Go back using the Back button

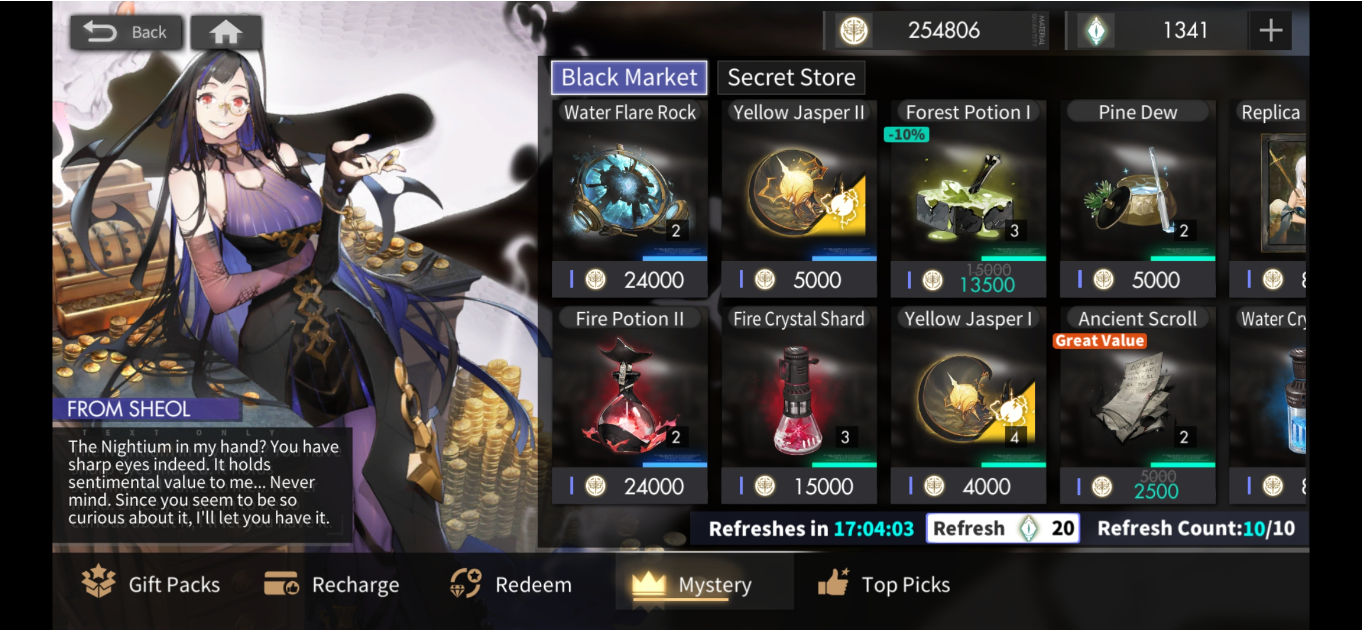pyautogui.click(x=126, y=32)
